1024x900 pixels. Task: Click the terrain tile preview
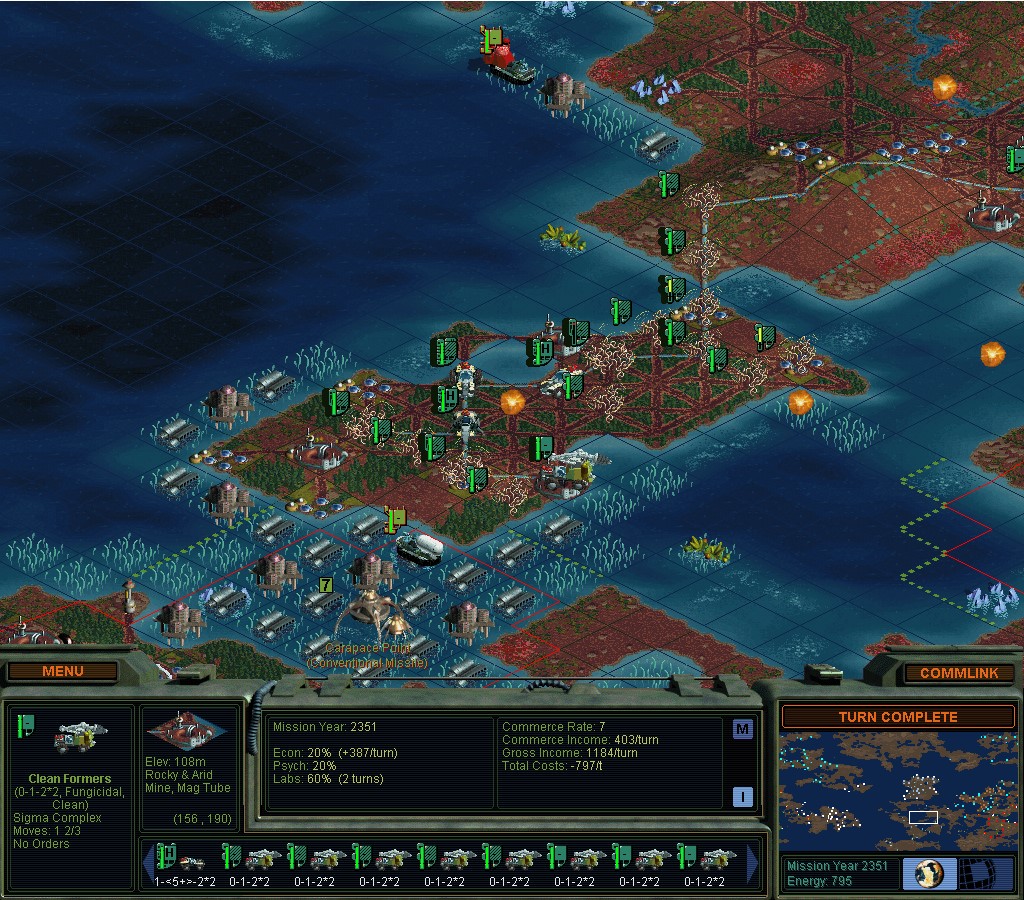[188, 732]
